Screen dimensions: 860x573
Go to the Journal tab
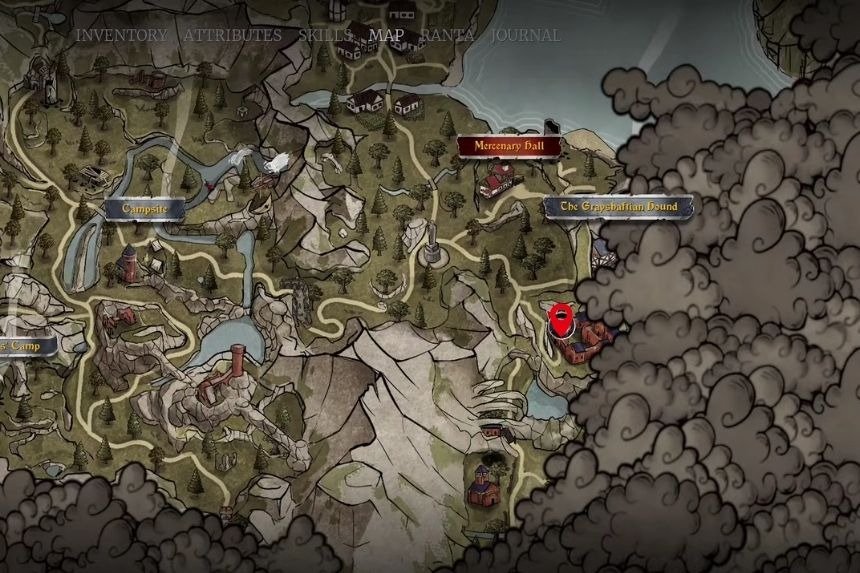(x=526, y=35)
